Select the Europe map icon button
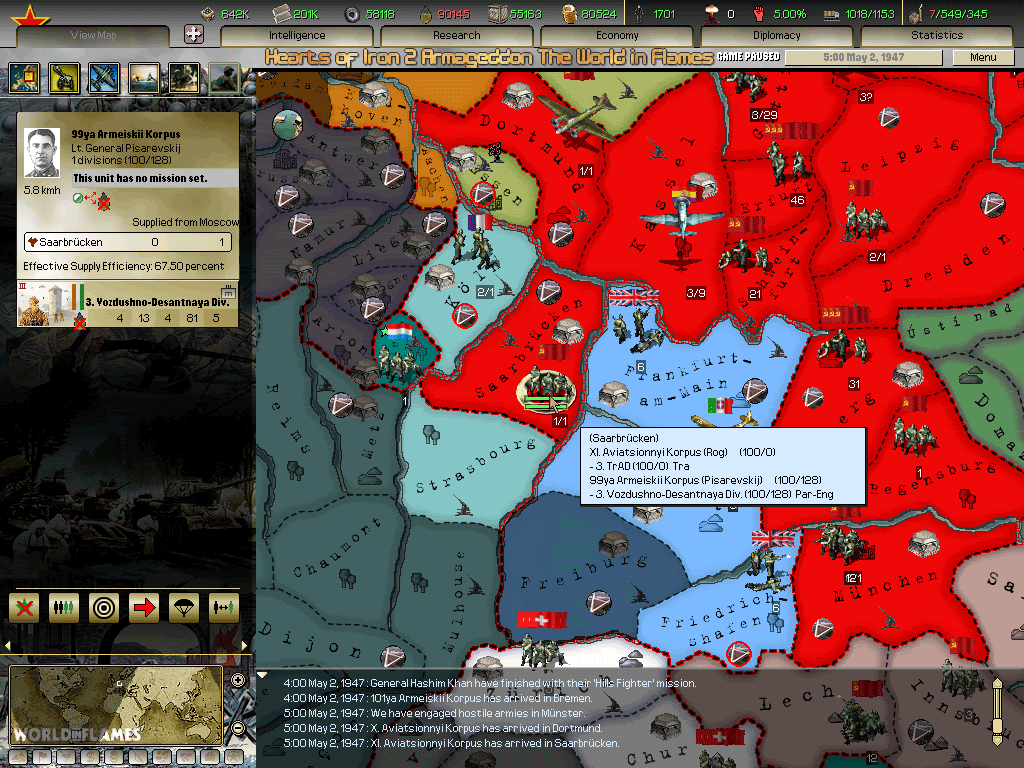Viewport: 1024px width, 768px height. (x=23, y=77)
